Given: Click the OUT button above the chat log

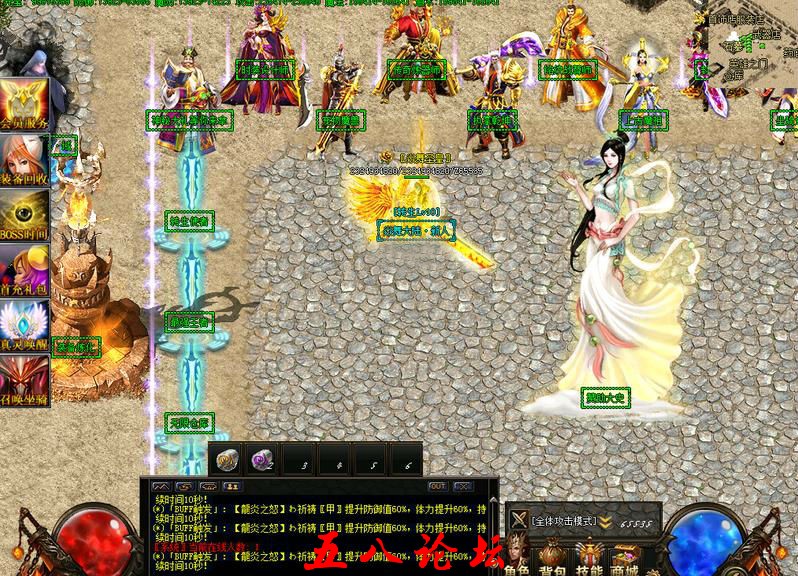Looking at the screenshot, I should pos(438,486).
